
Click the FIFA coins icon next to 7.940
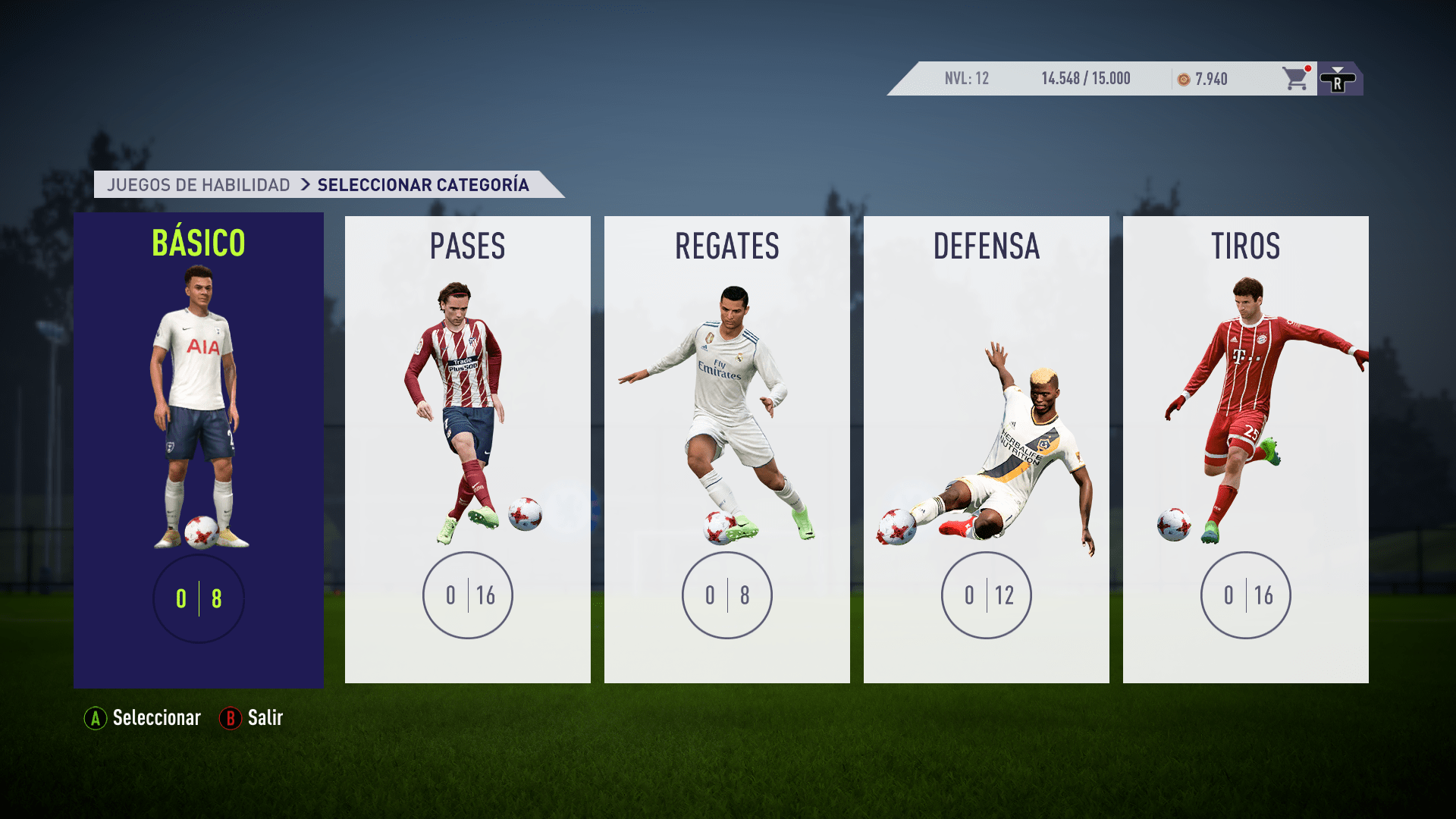pyautogui.click(x=1185, y=78)
